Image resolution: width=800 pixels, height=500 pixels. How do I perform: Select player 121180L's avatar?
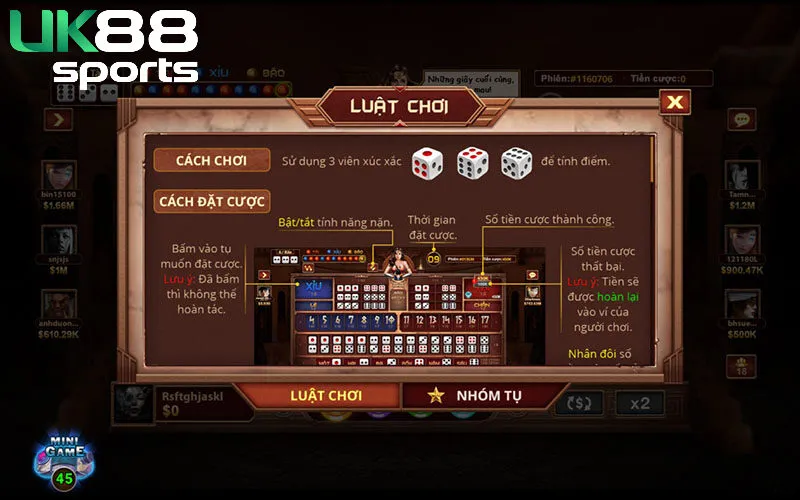pyautogui.click(x=741, y=240)
